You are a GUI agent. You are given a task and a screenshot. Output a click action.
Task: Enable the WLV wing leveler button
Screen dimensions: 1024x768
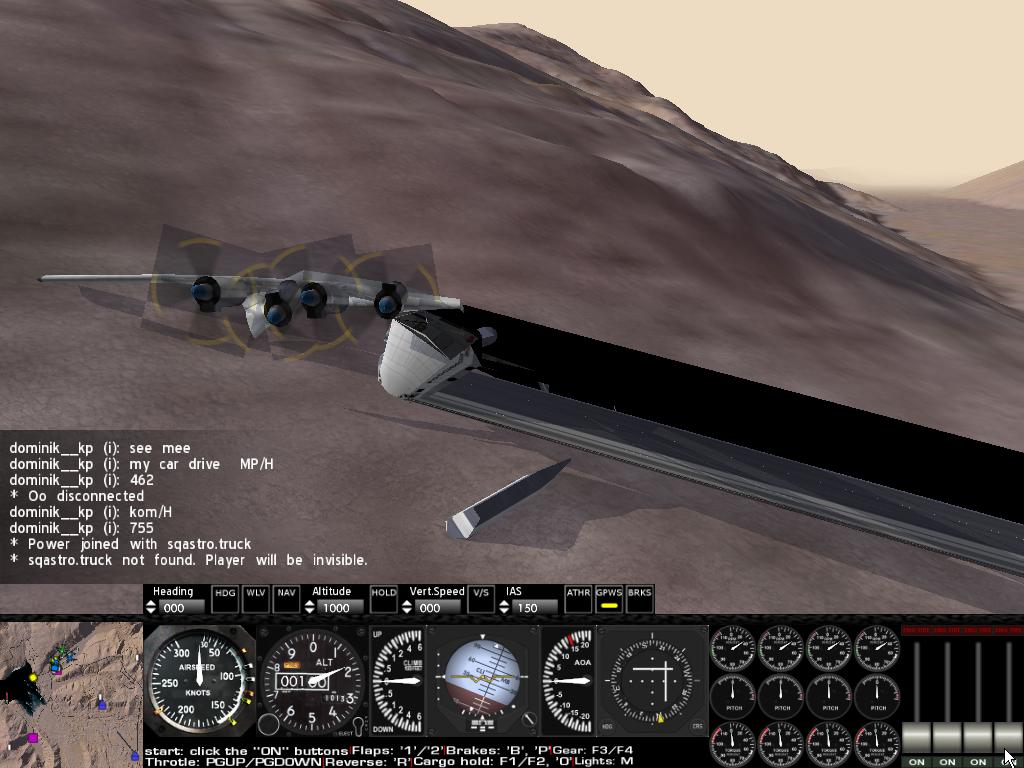[x=256, y=598]
